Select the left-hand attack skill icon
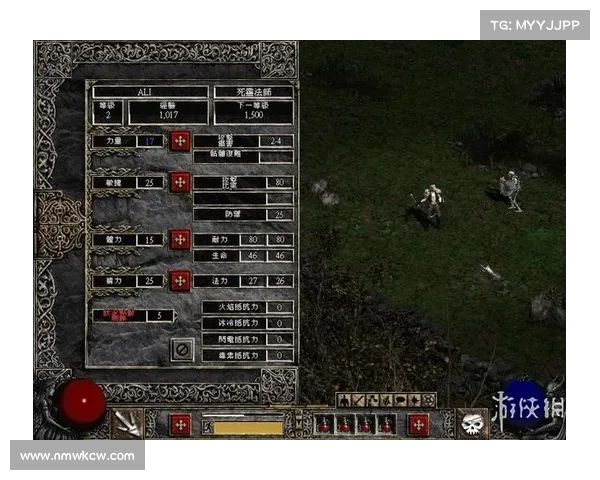 pyautogui.click(x=126, y=424)
